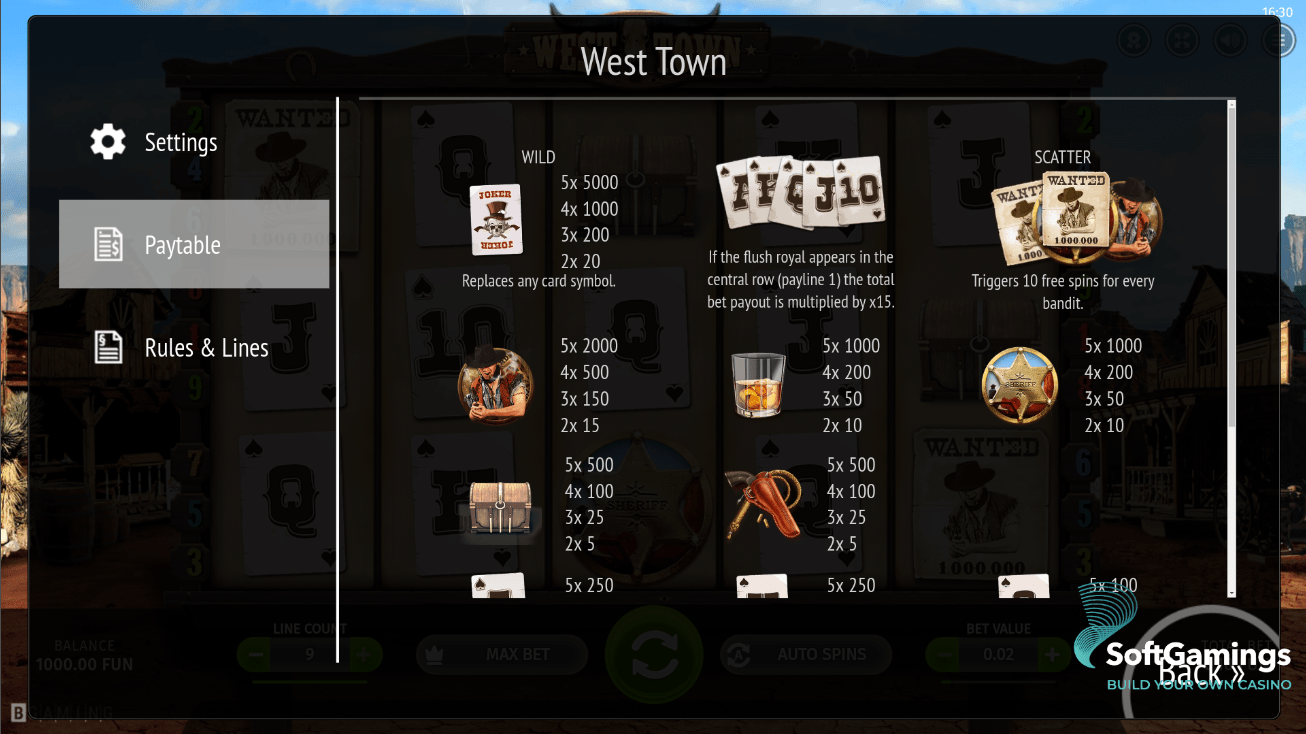
Task: Adjust the line count value field
Action: [310, 655]
